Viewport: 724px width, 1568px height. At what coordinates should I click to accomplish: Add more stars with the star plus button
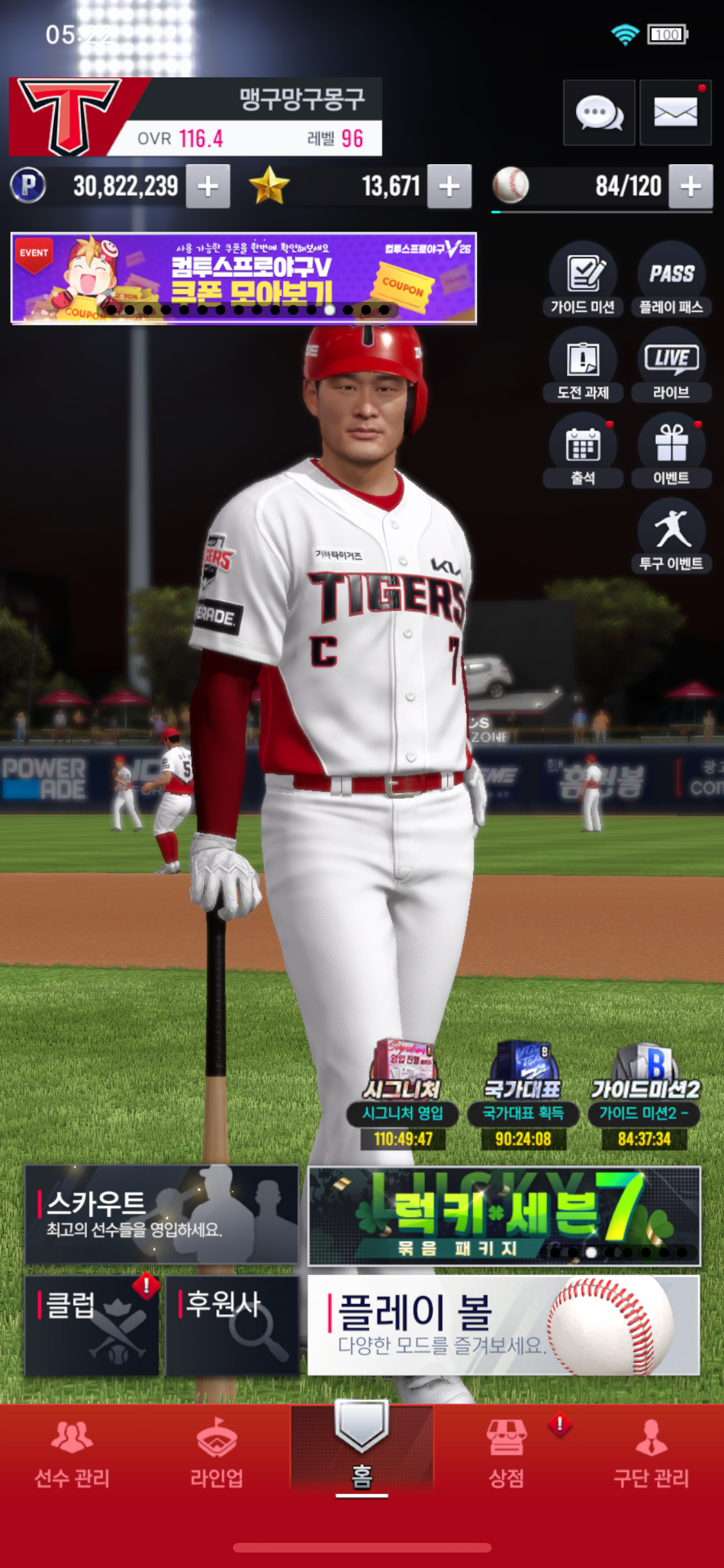pos(449,187)
